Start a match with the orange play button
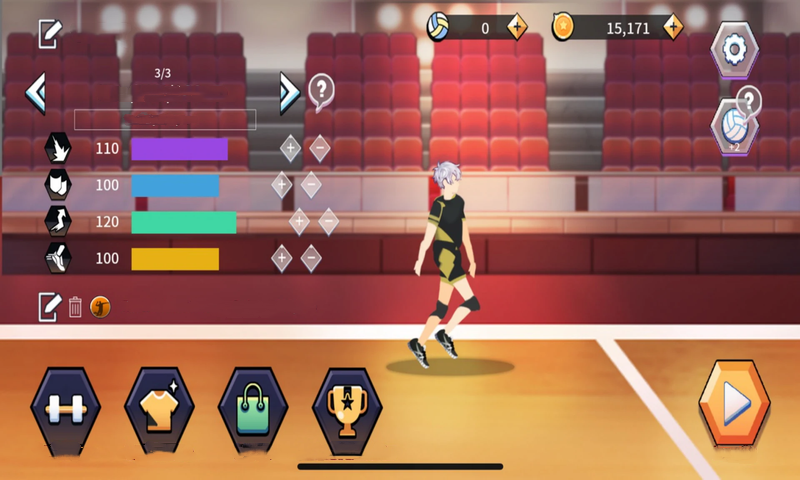 [x=735, y=404]
